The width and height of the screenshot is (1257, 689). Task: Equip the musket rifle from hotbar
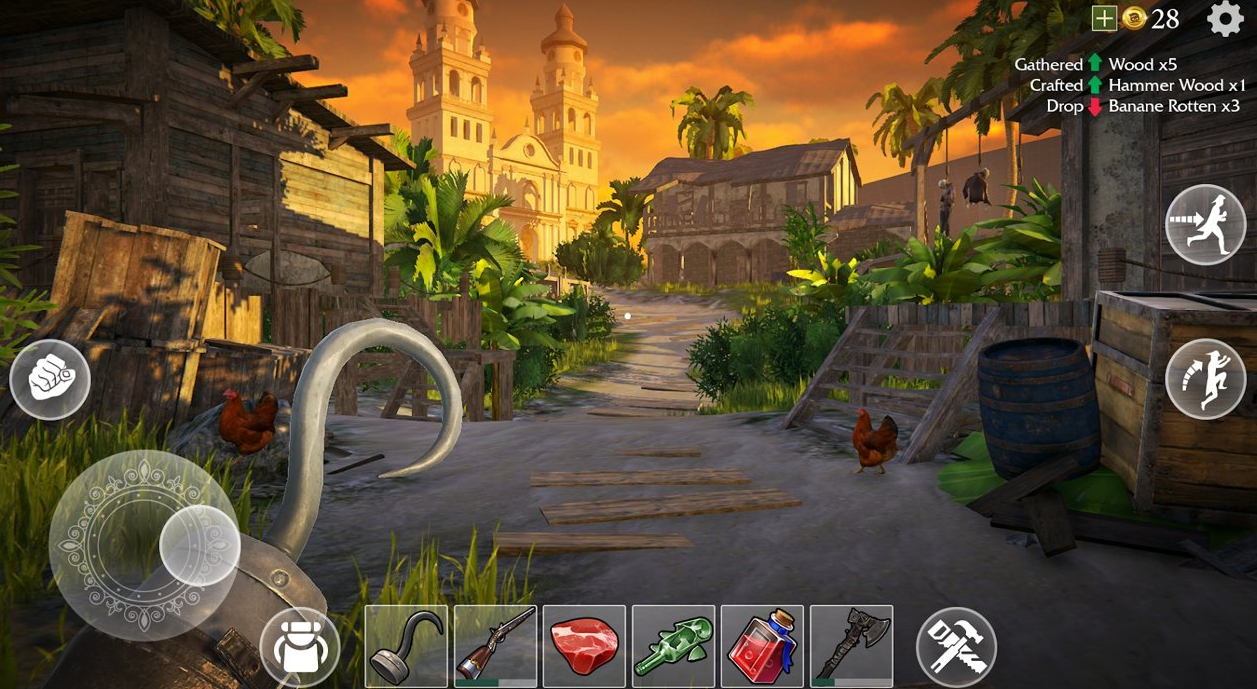(495, 646)
